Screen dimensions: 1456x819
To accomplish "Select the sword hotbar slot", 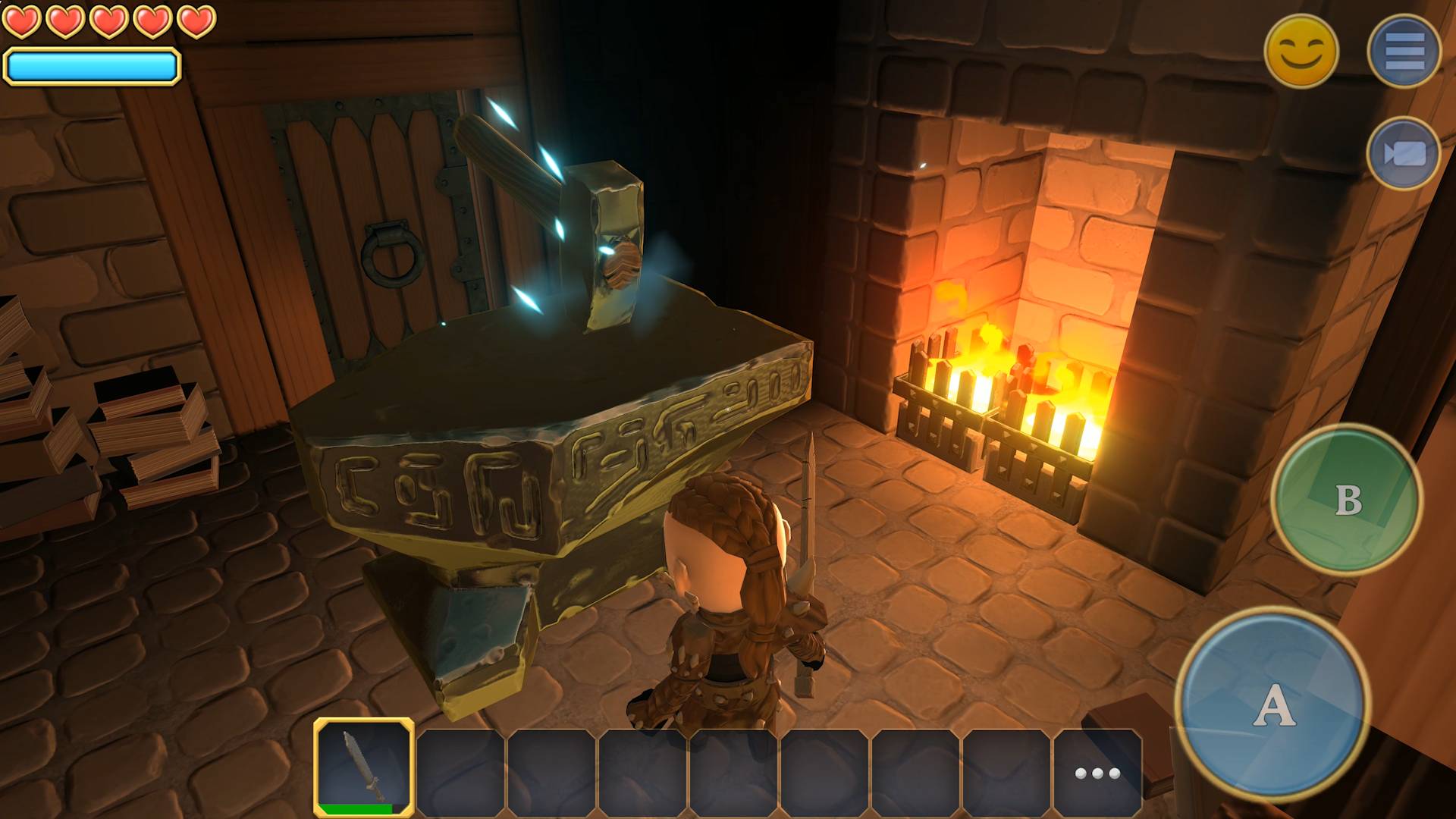I will pos(364,767).
